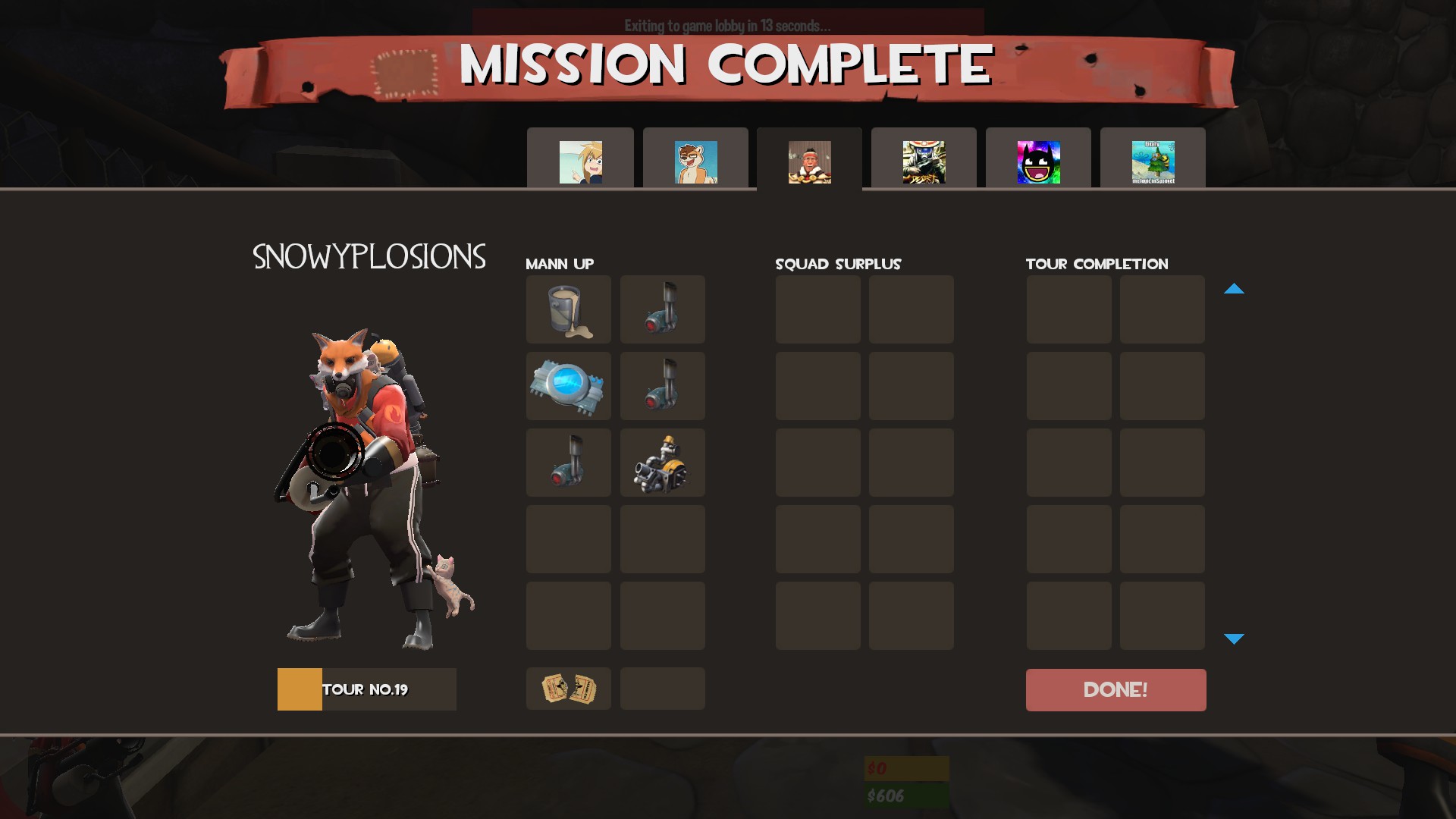
Task: Click an empty Tour Completion slot
Action: point(1068,309)
